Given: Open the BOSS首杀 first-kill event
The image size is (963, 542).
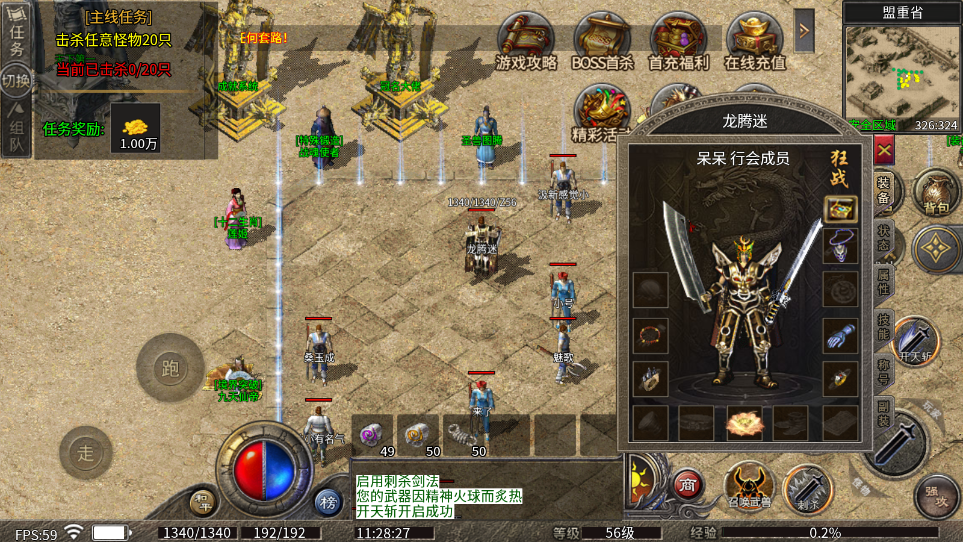Looking at the screenshot, I should 602,42.
